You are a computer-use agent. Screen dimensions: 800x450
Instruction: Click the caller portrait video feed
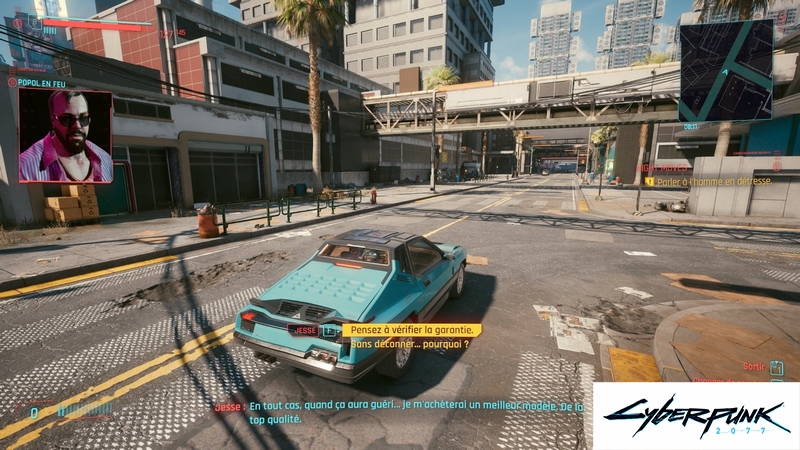[66, 136]
